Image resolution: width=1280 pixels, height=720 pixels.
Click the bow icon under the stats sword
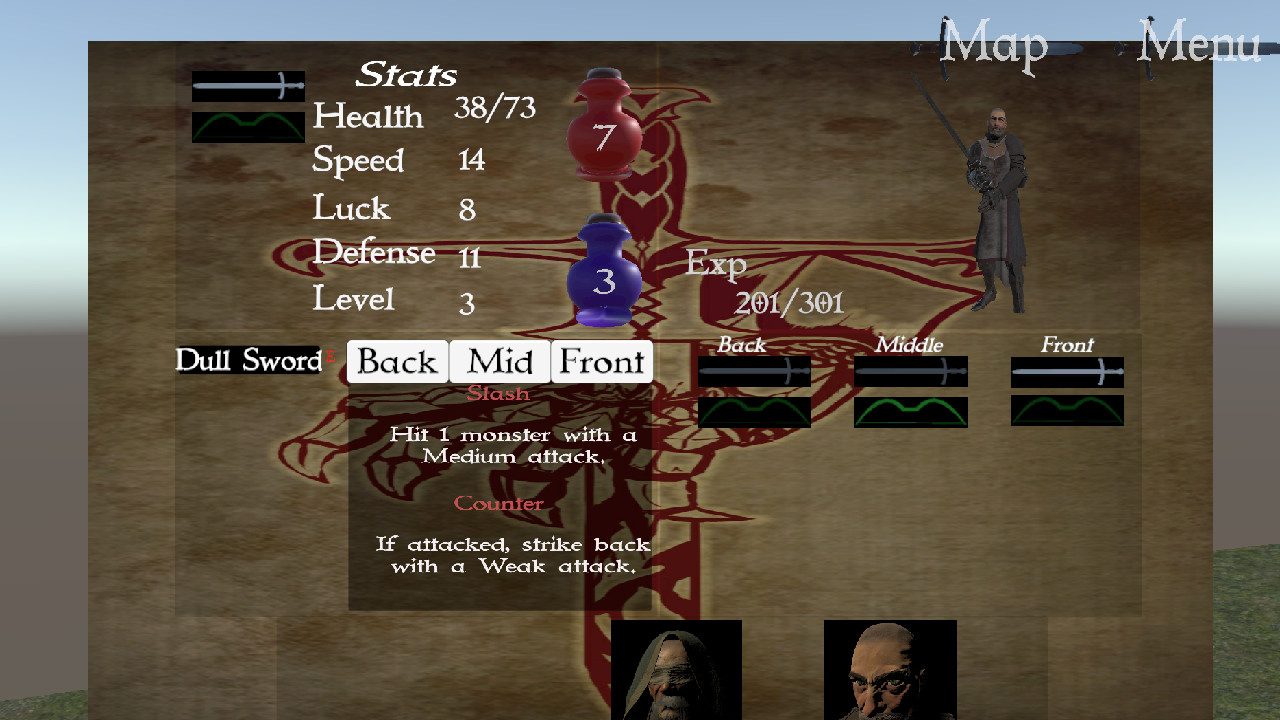tap(248, 125)
